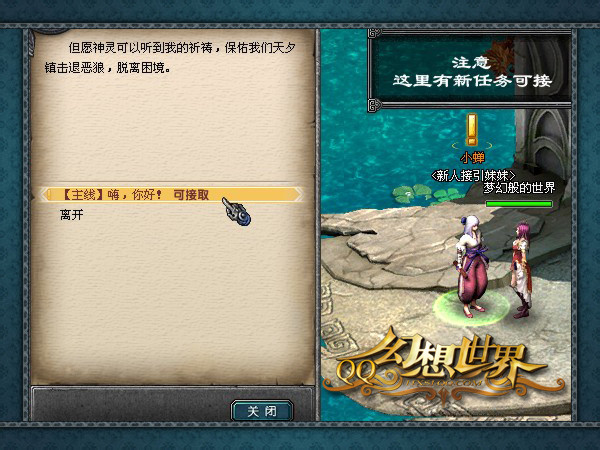Choose the 离开 (leave) dialogue option
This screenshot has height=450, width=600.
point(72,215)
